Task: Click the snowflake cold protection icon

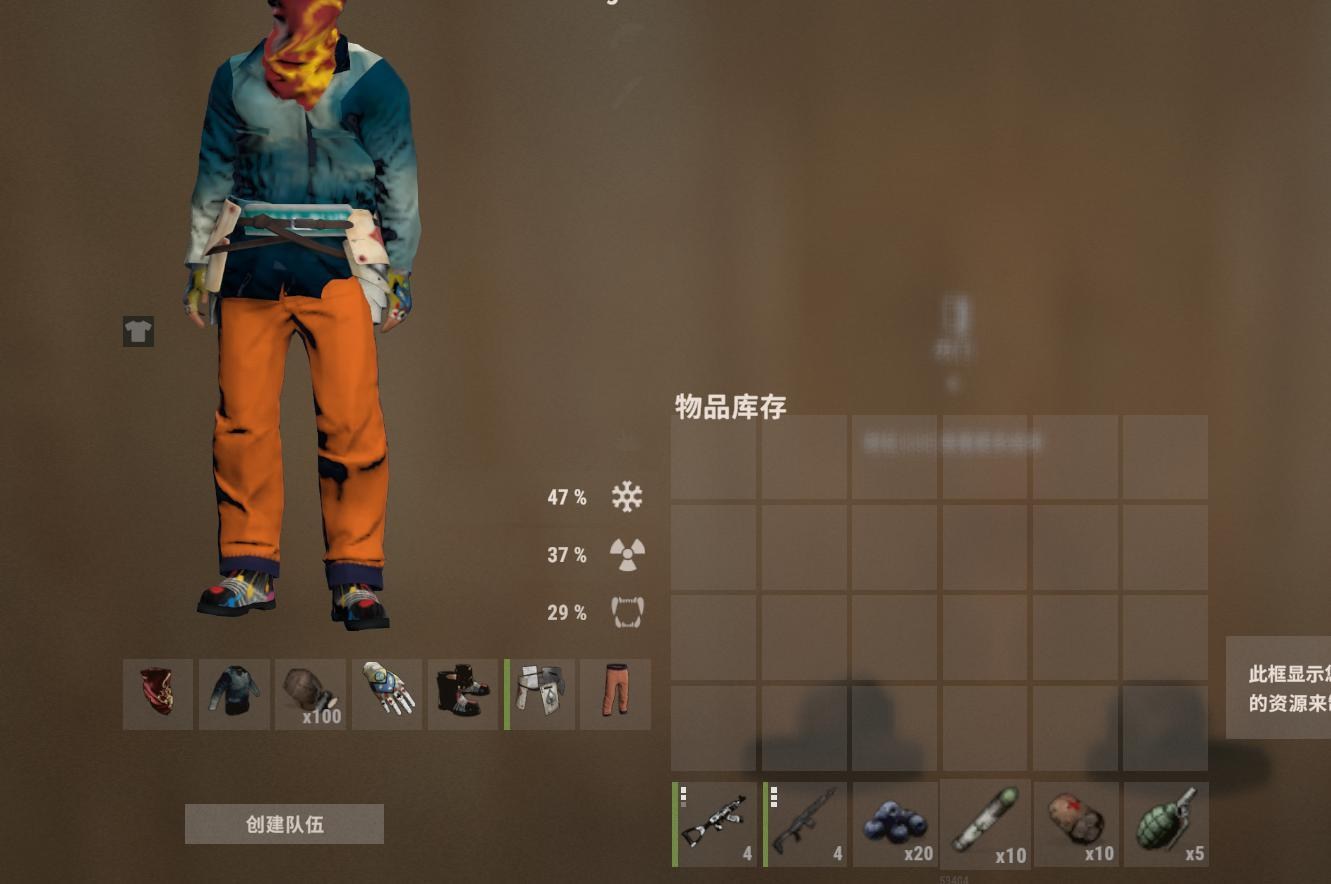Action: (627, 496)
